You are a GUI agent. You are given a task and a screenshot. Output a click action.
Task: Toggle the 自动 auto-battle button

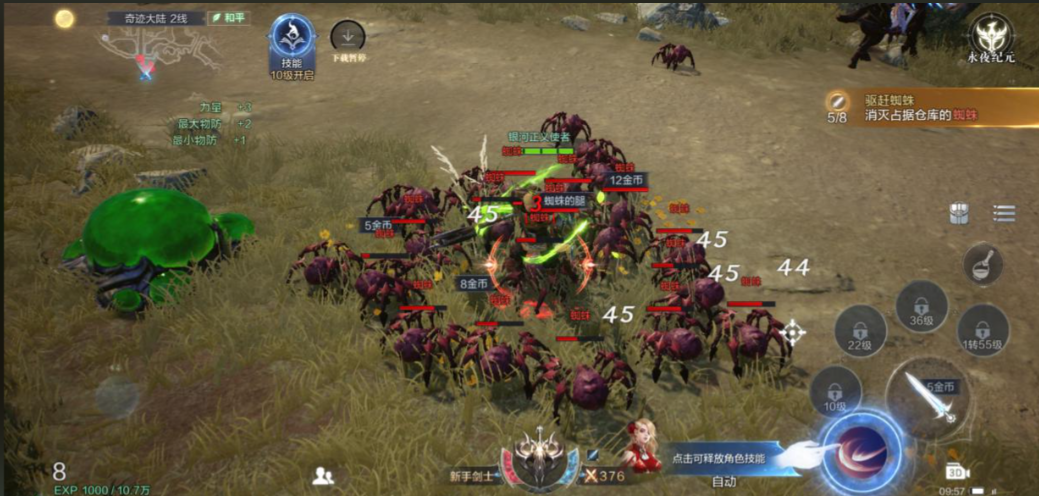point(724,482)
